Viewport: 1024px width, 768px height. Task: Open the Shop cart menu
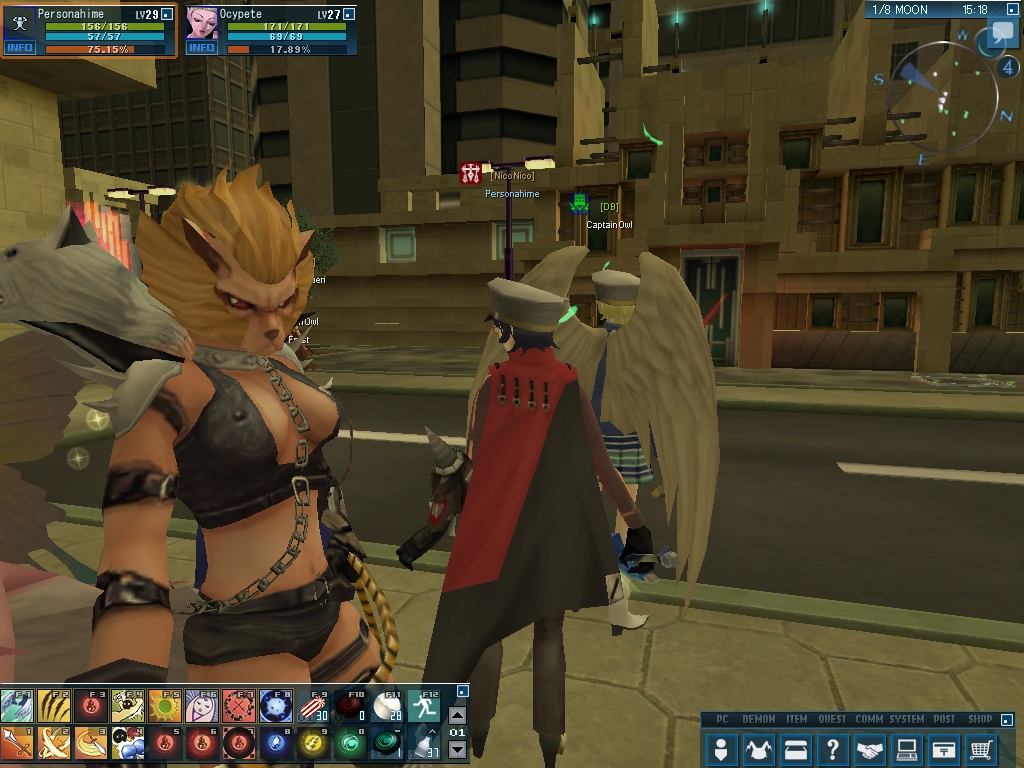(x=981, y=748)
